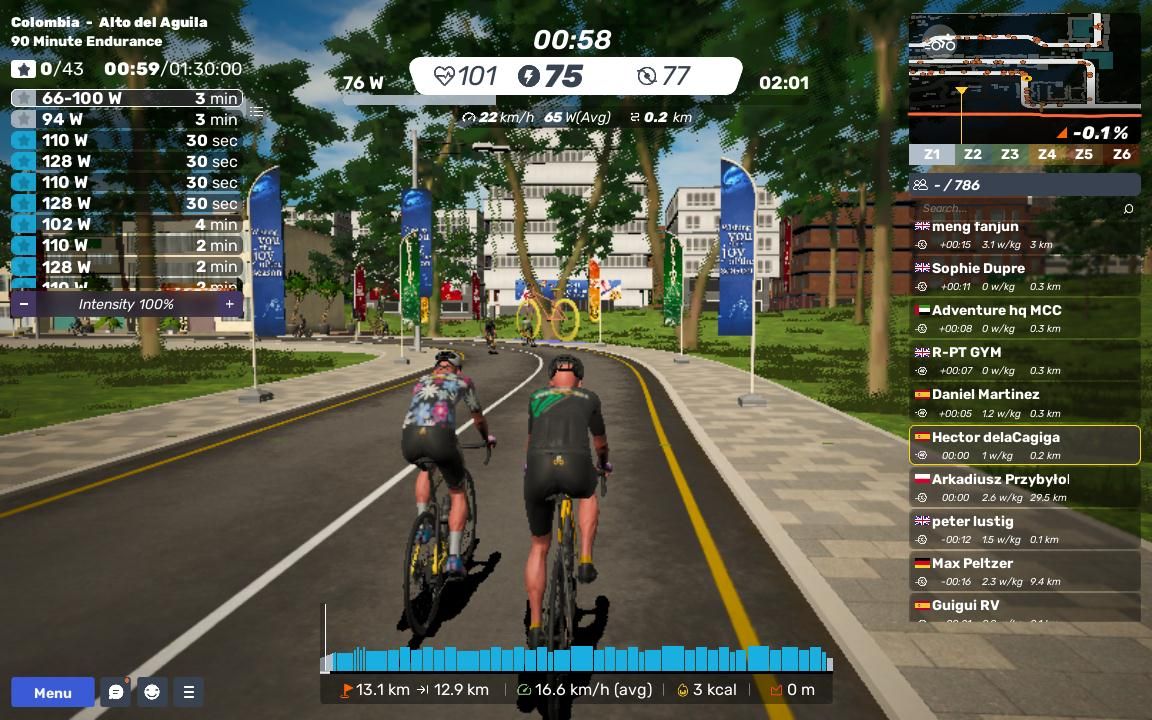Select the 66-100 W workout block
The height and width of the screenshot is (720, 1152).
pyautogui.click(x=127, y=98)
